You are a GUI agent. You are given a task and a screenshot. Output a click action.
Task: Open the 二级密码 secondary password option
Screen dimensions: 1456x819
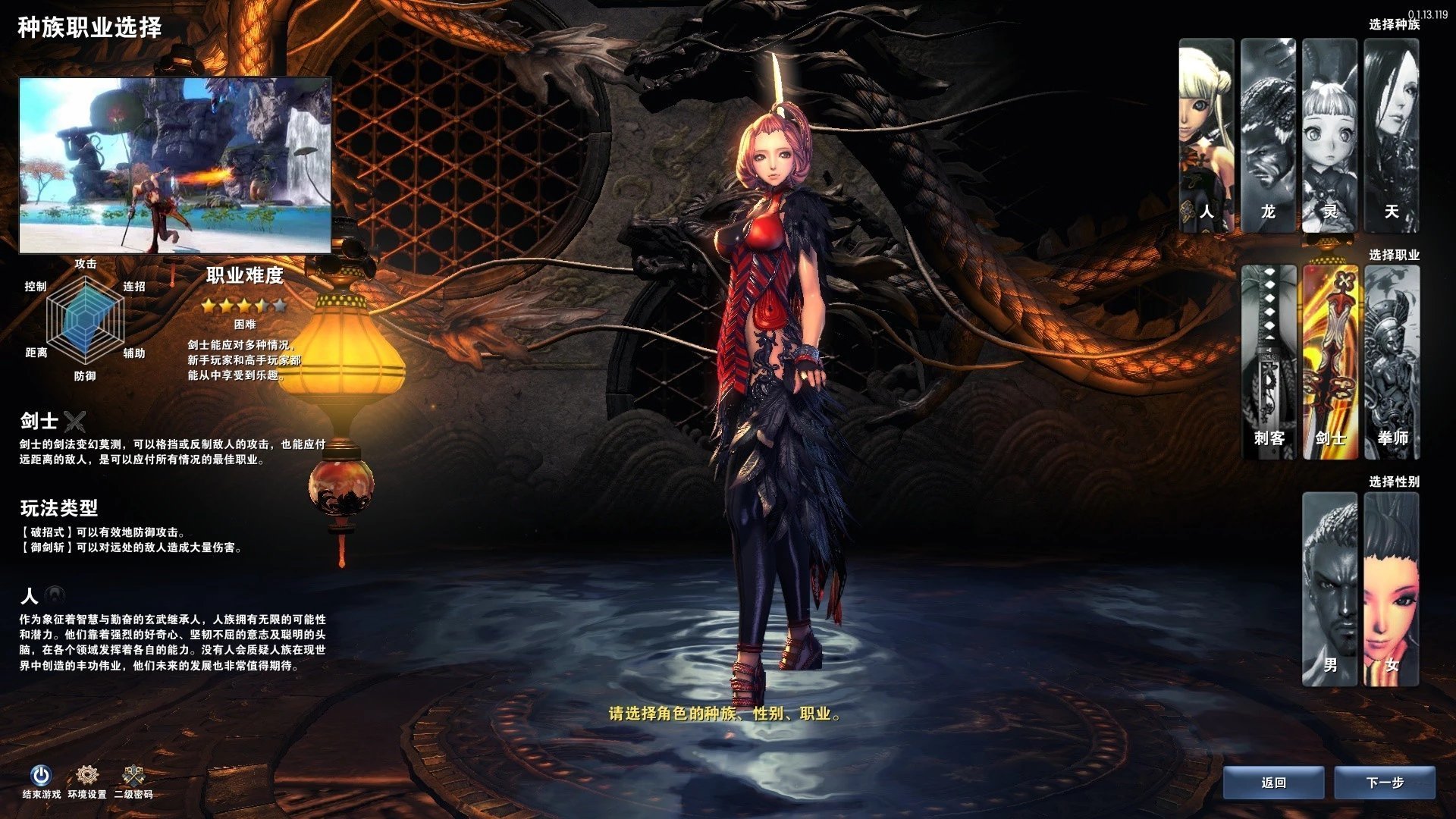click(x=133, y=776)
